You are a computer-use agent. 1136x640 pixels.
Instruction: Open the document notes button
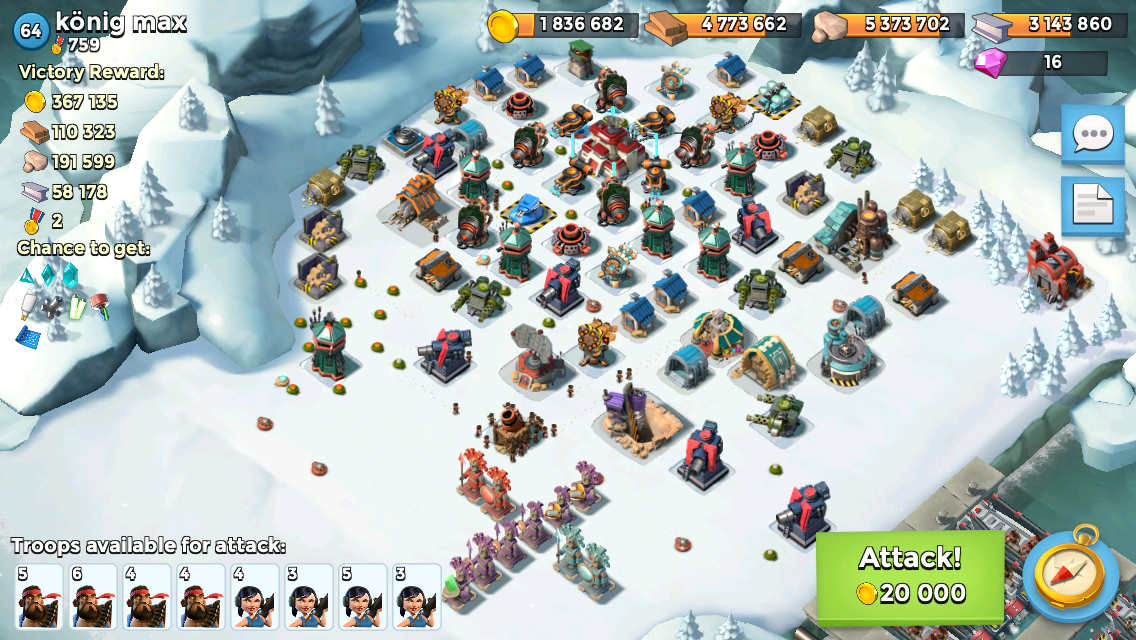pos(1092,205)
